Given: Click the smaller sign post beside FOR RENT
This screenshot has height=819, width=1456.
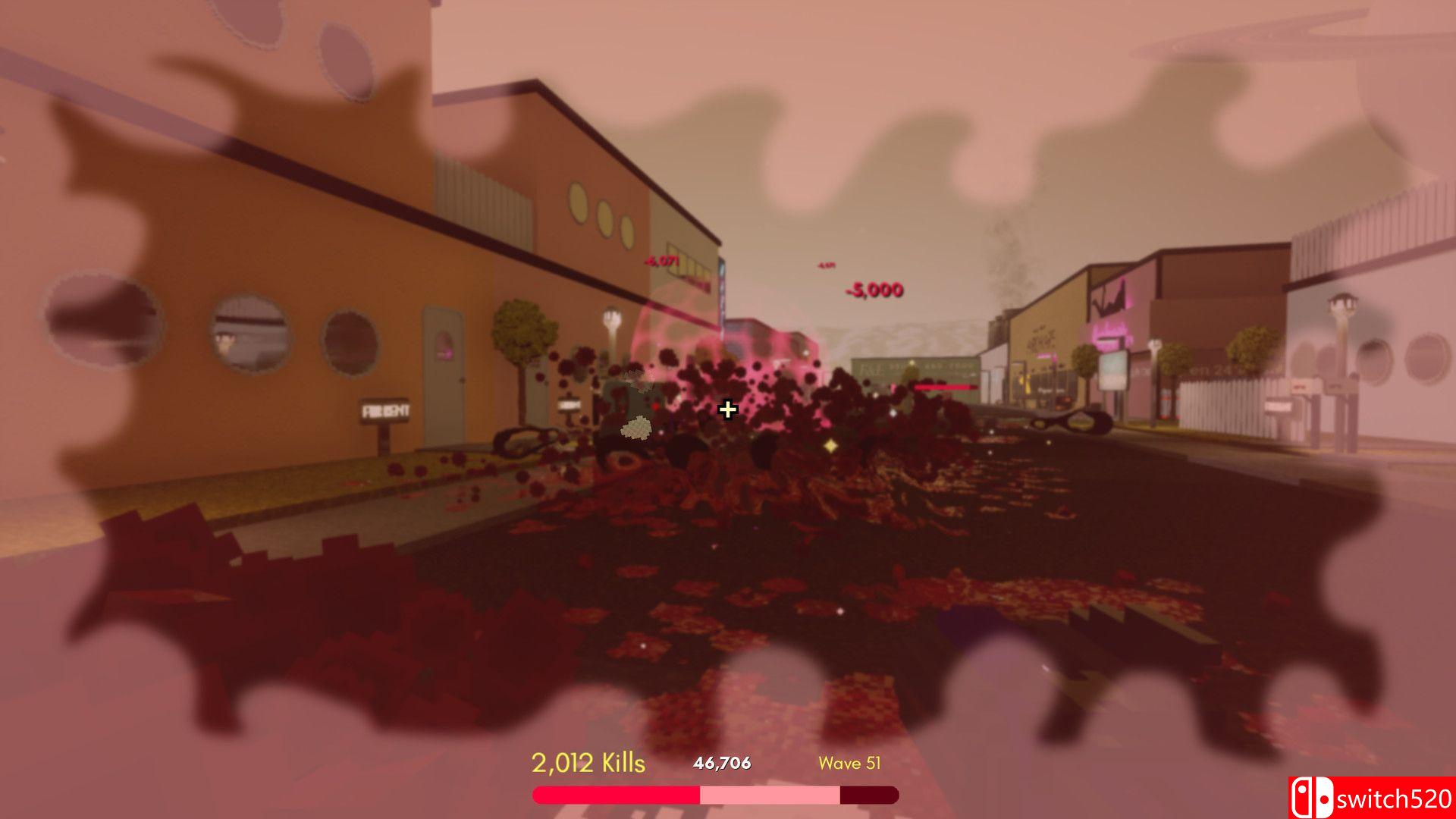Looking at the screenshot, I should [568, 405].
